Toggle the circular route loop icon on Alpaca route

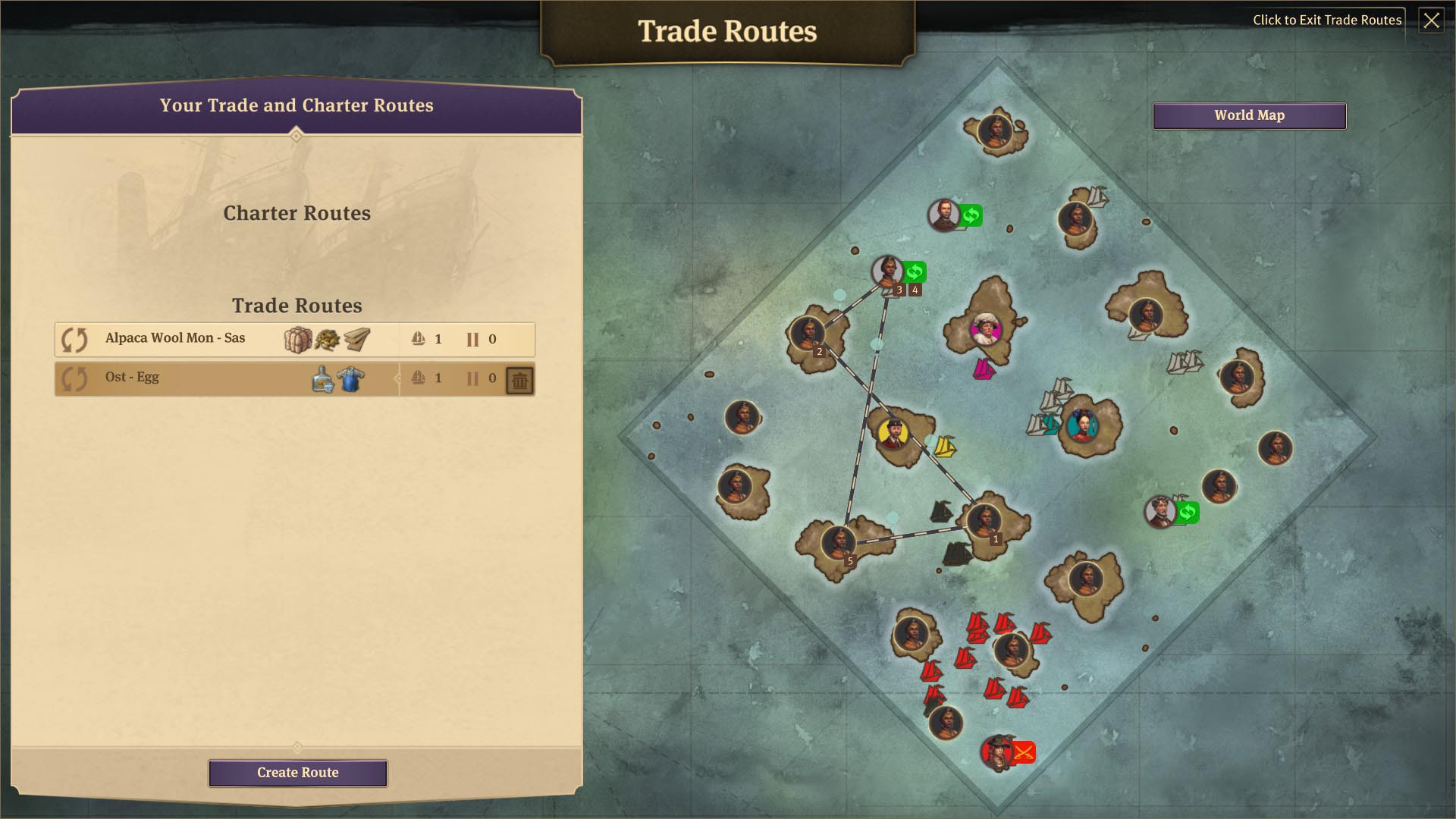[74, 339]
